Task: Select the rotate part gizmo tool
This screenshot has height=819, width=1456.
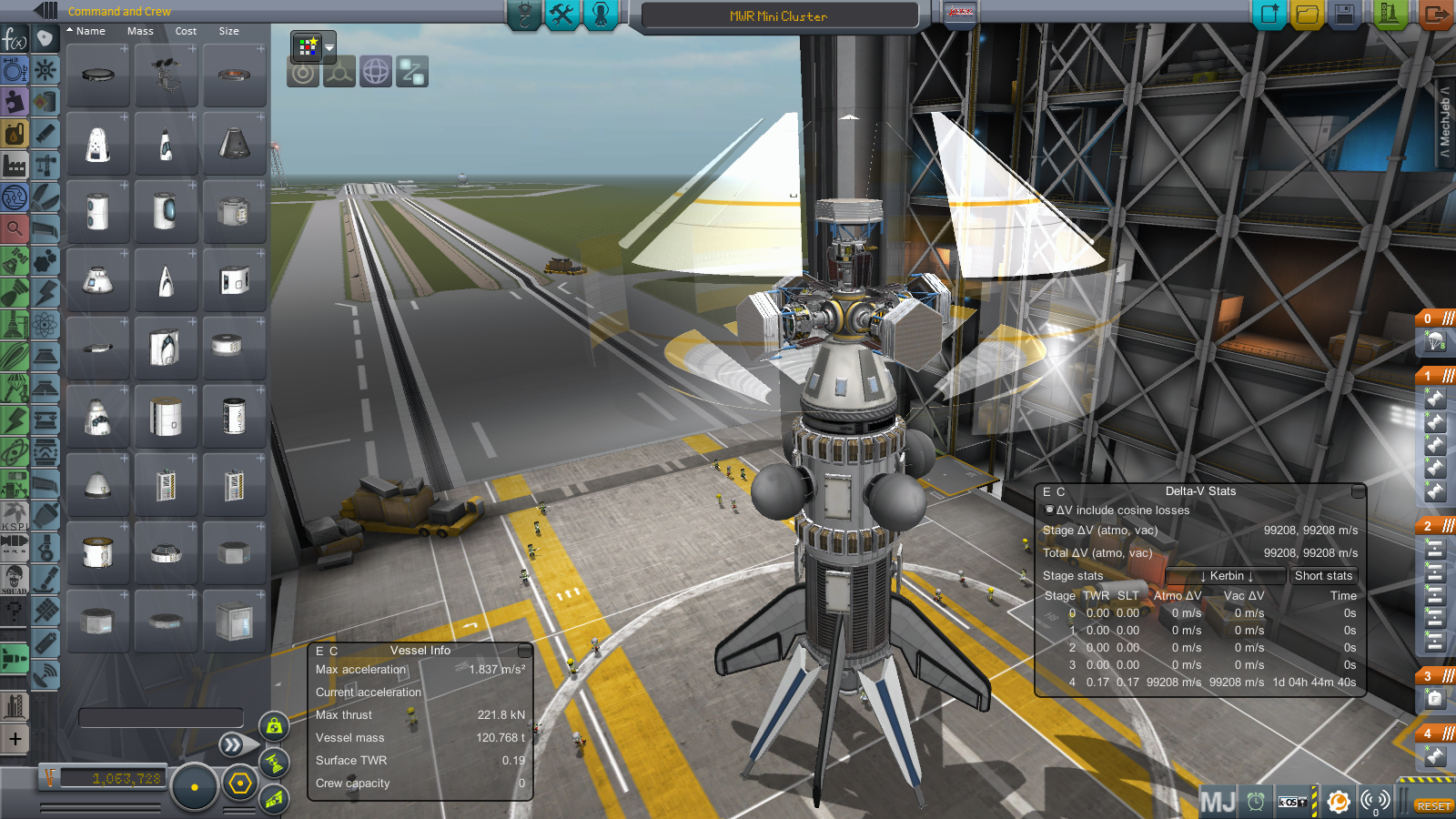Action: point(376,72)
